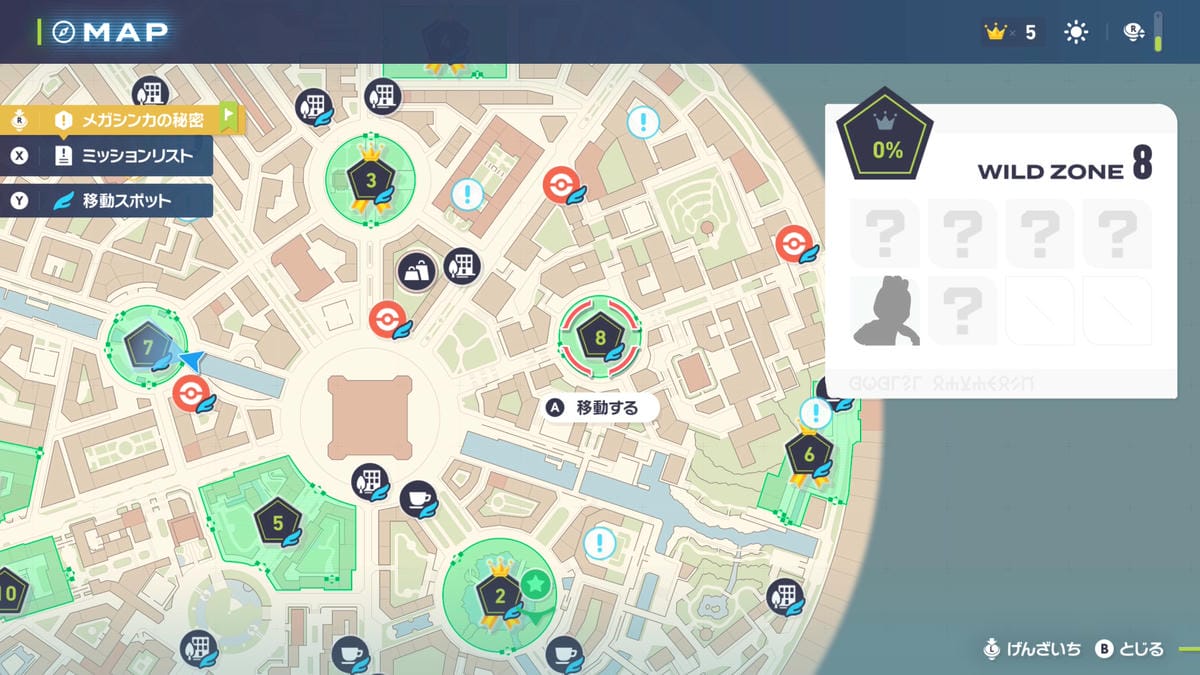The width and height of the screenshot is (1200, 675).
Task: Select the exclamation marker overlapping Wild Zone 6
Action: pos(816,413)
